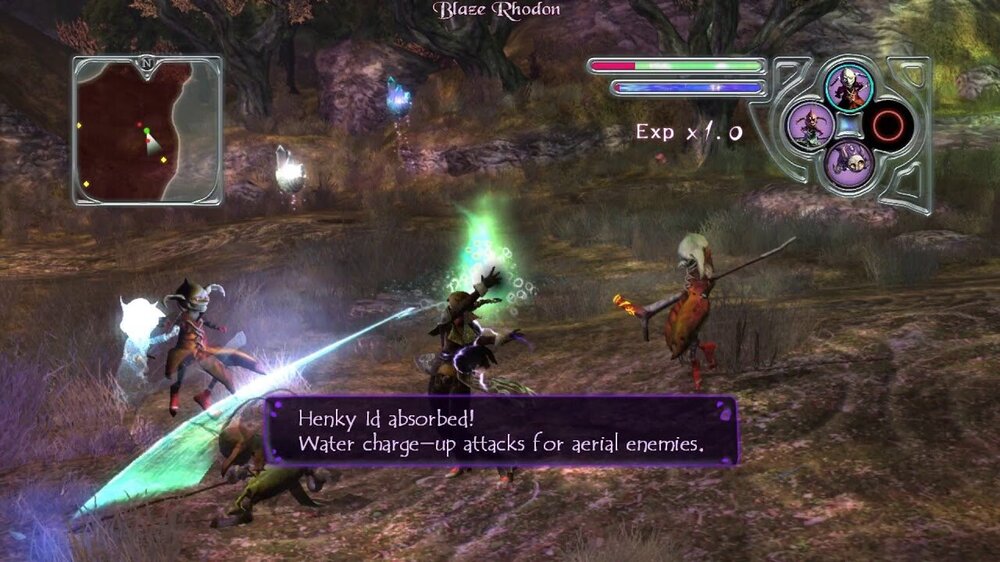
Task: Select the top character portrait with teal ring
Action: point(850,89)
